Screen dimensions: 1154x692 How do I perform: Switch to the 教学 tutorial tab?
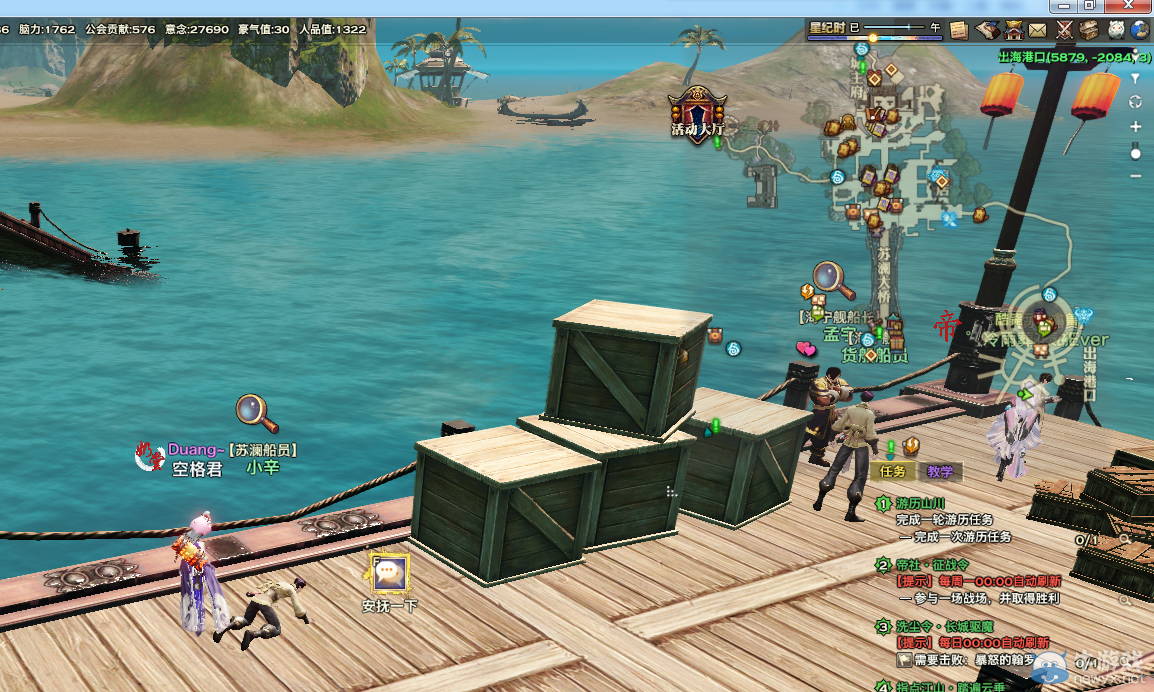pyautogui.click(x=939, y=472)
